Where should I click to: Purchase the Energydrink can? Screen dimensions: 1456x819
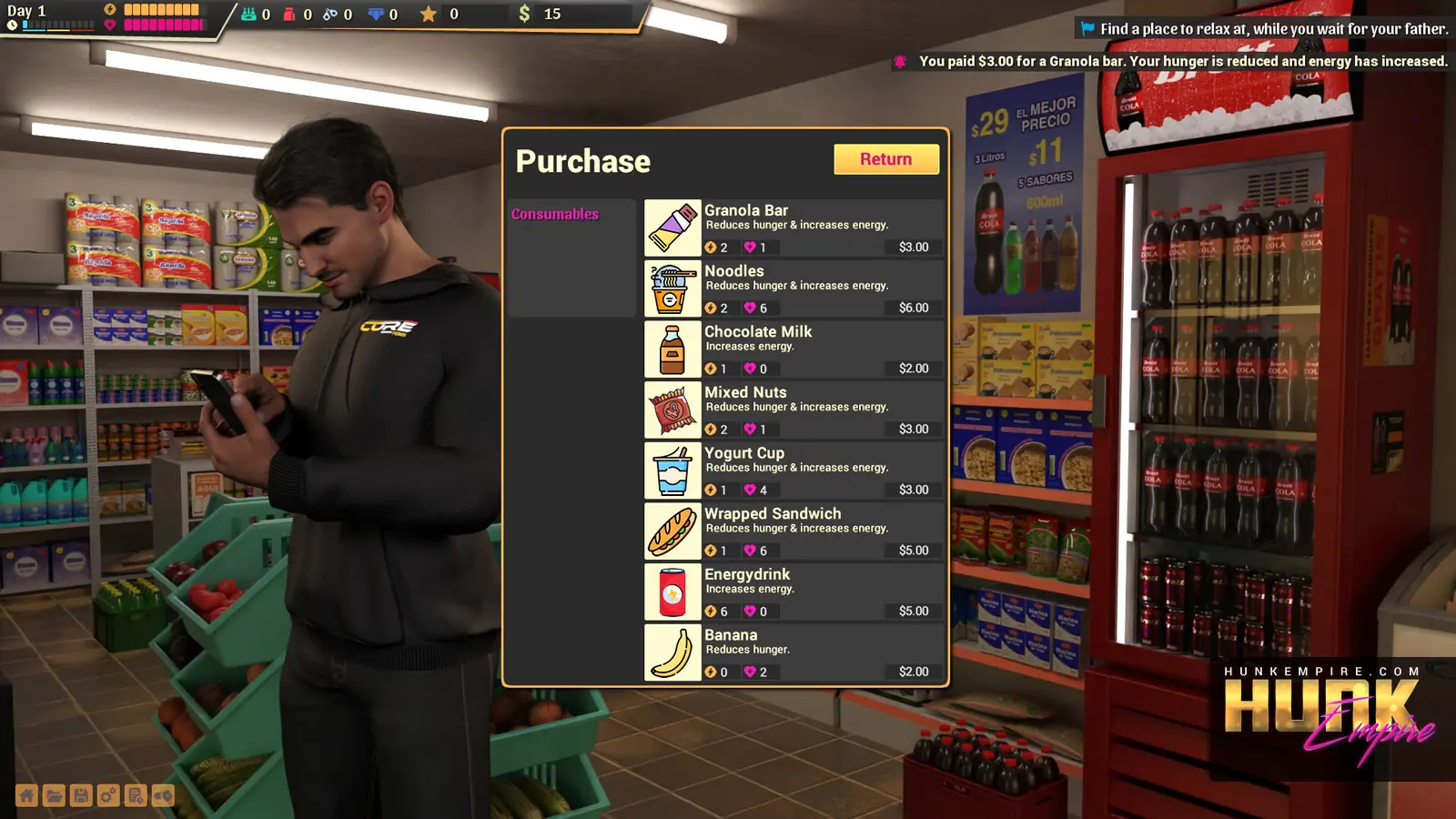pyautogui.click(x=793, y=592)
